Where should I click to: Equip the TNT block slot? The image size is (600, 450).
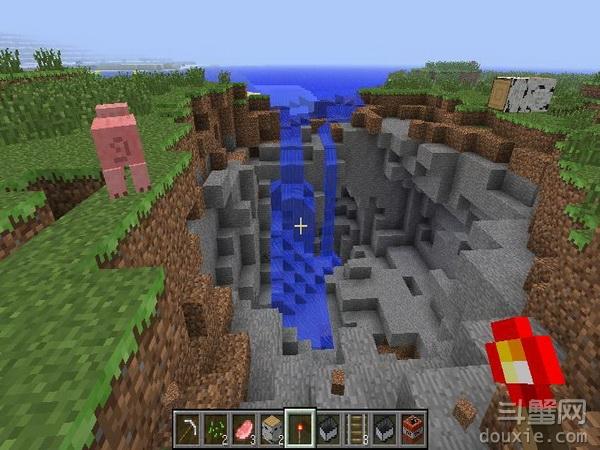pos(412,426)
